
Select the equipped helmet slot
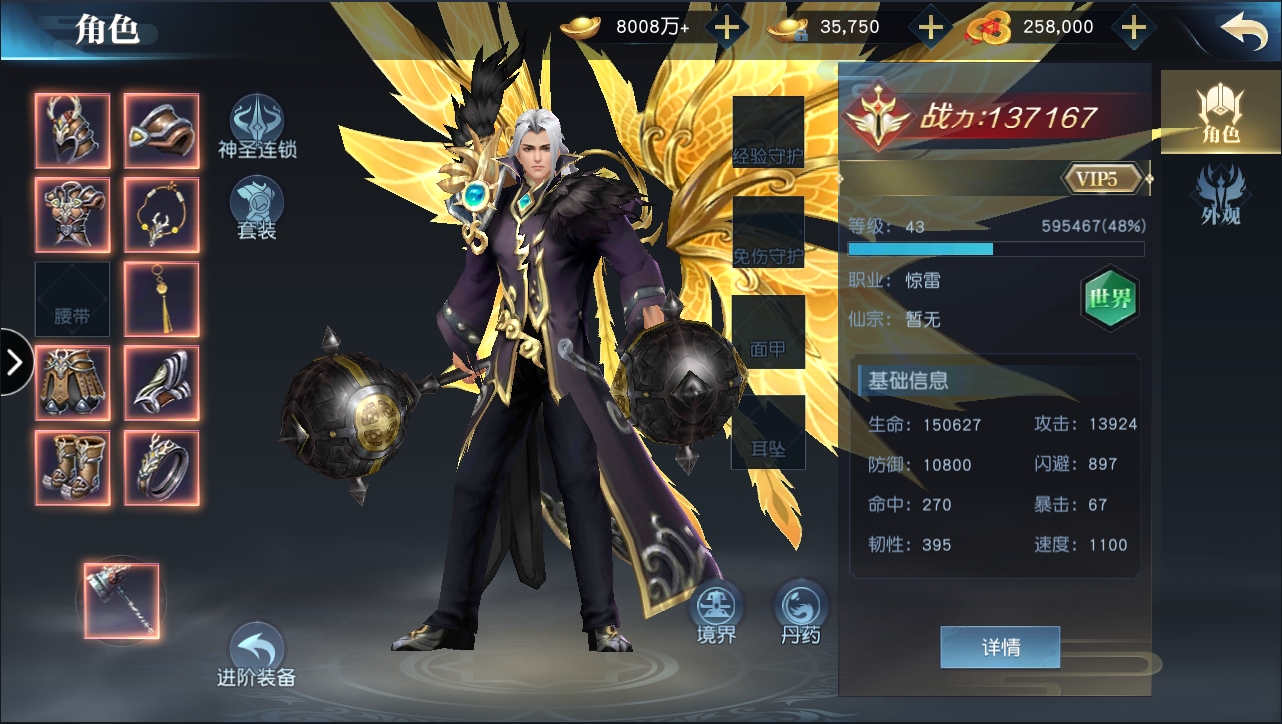pyautogui.click(x=72, y=130)
